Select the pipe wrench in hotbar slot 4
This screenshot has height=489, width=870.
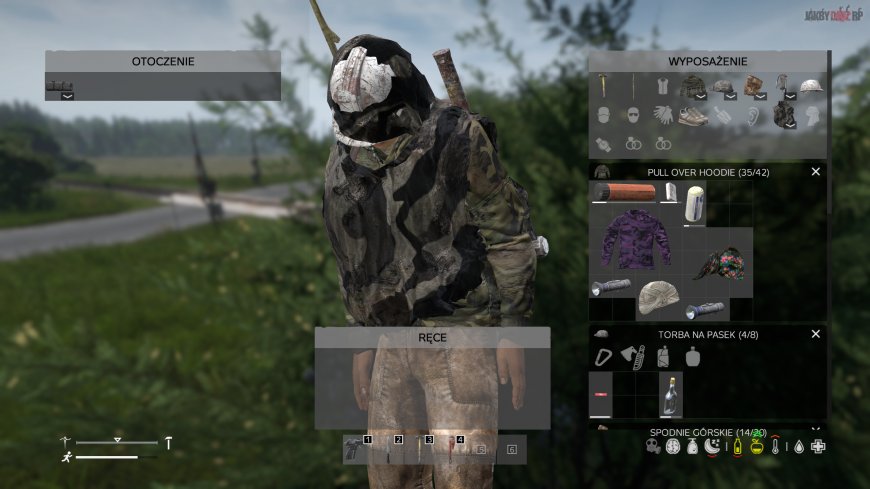coord(451,448)
